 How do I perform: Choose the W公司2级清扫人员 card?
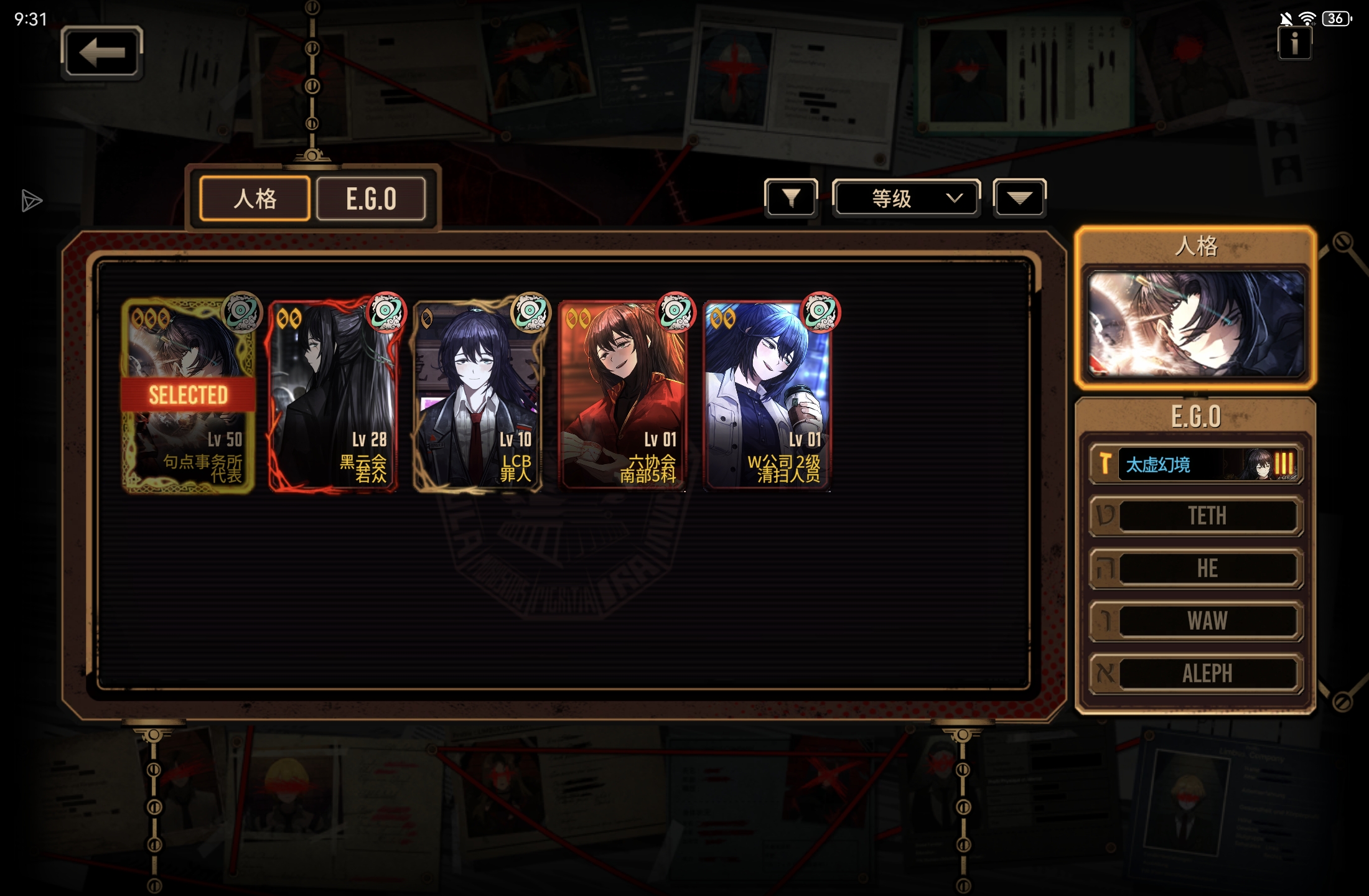click(x=767, y=396)
